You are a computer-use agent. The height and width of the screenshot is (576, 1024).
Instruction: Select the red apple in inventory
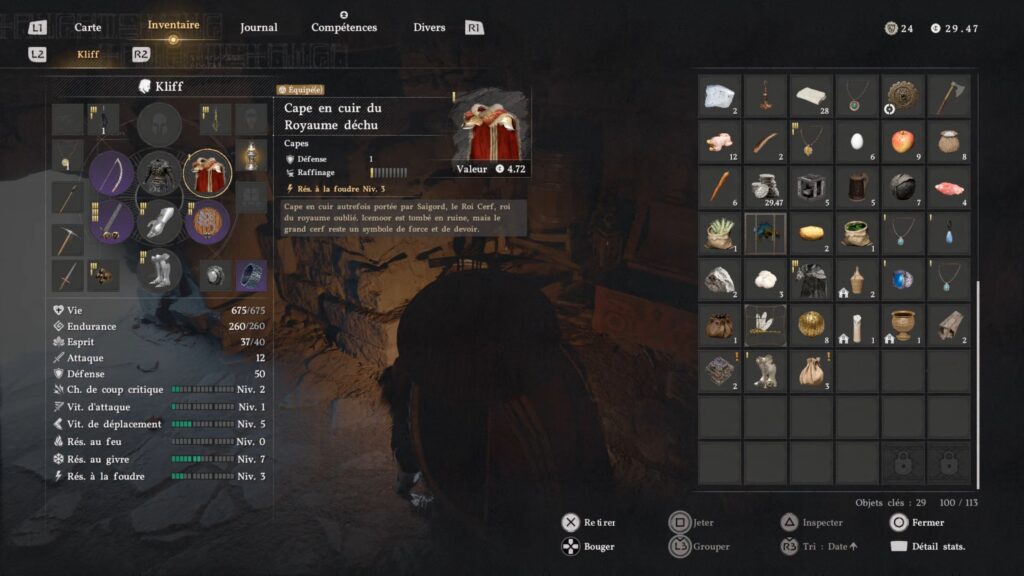click(903, 141)
